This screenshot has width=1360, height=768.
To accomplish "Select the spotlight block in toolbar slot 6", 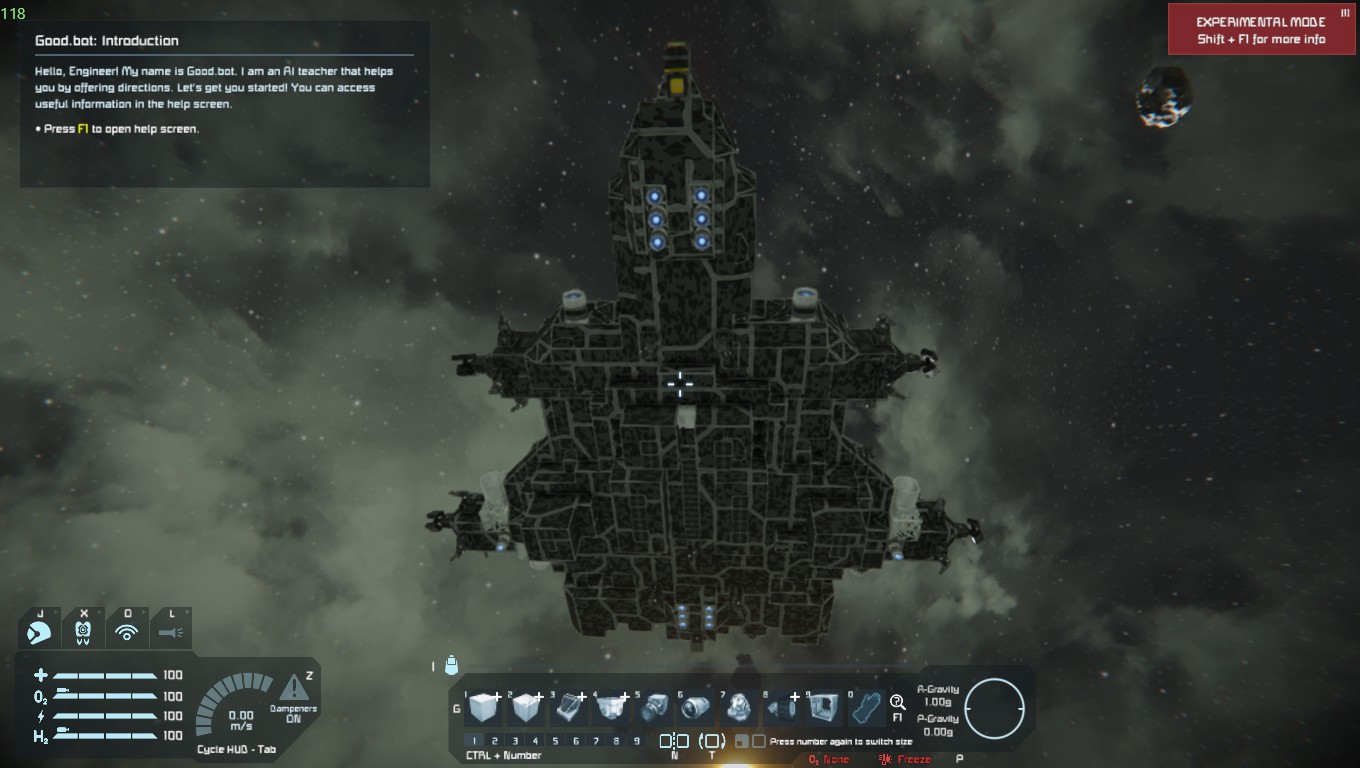I will coord(697,708).
